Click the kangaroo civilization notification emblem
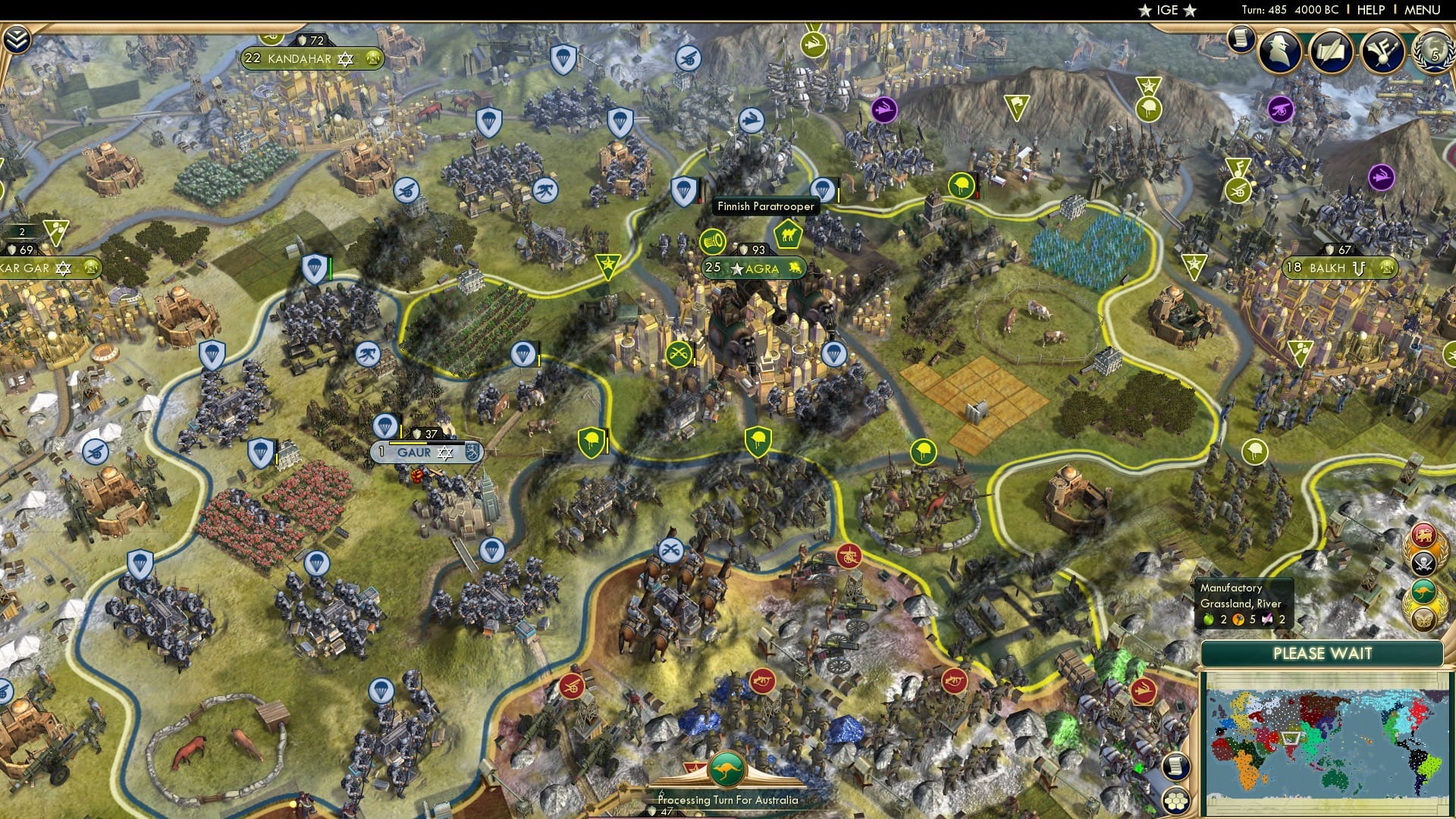 (x=1423, y=589)
